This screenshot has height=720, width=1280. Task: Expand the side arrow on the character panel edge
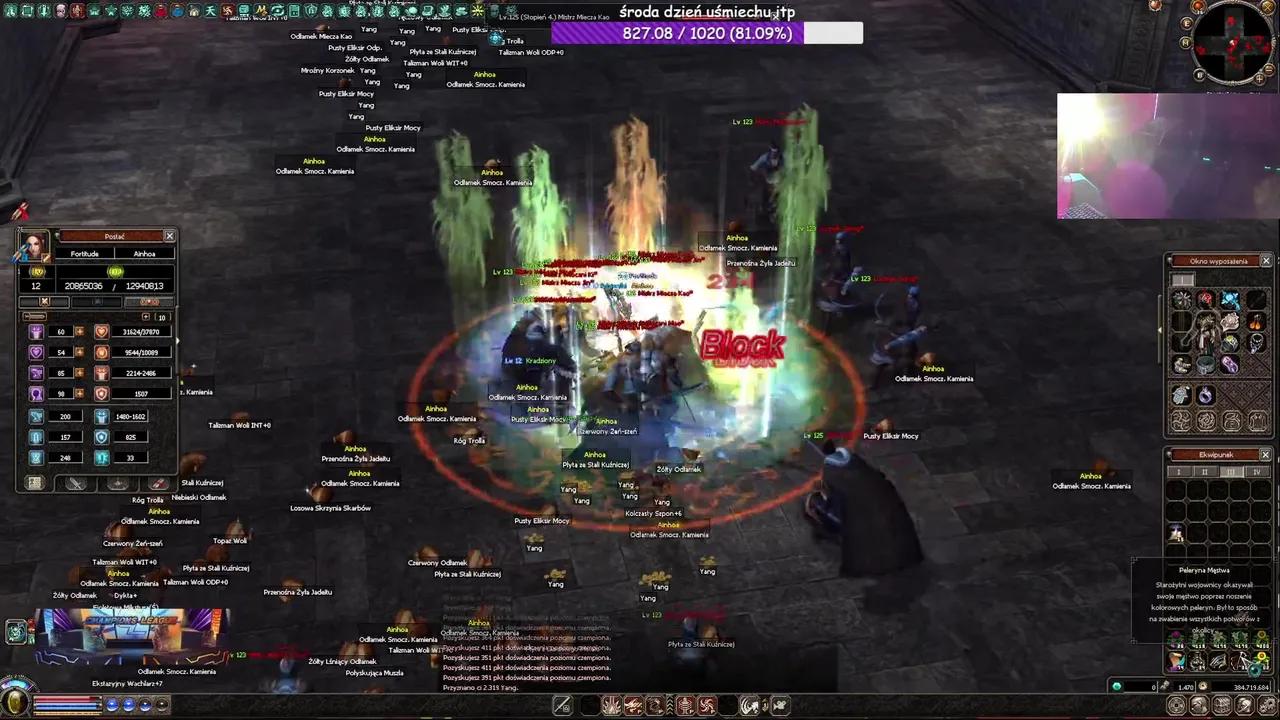[177, 341]
